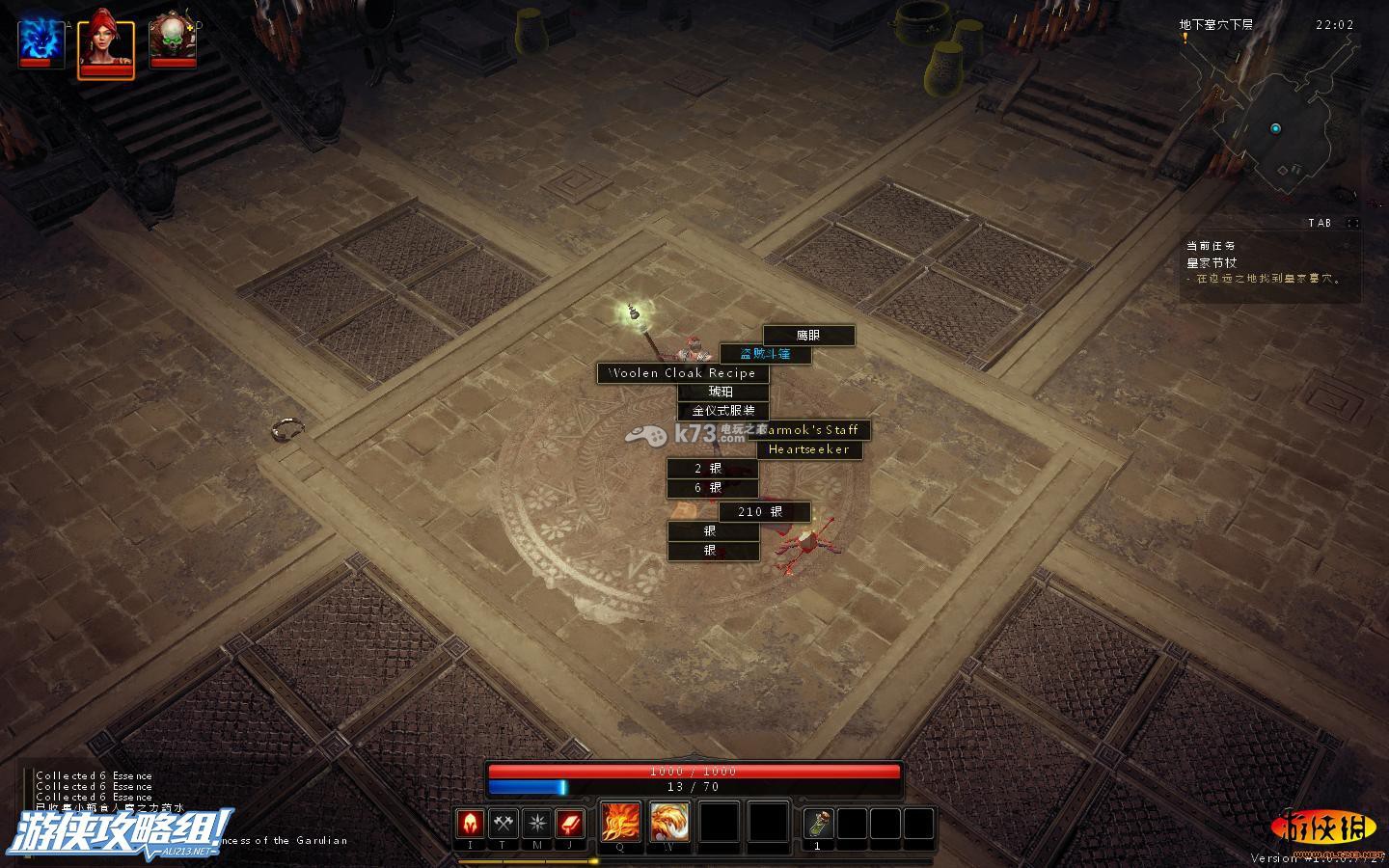1389x868 pixels.
Task: Select the blue flame beast portrait
Action: pyautogui.click(x=41, y=42)
